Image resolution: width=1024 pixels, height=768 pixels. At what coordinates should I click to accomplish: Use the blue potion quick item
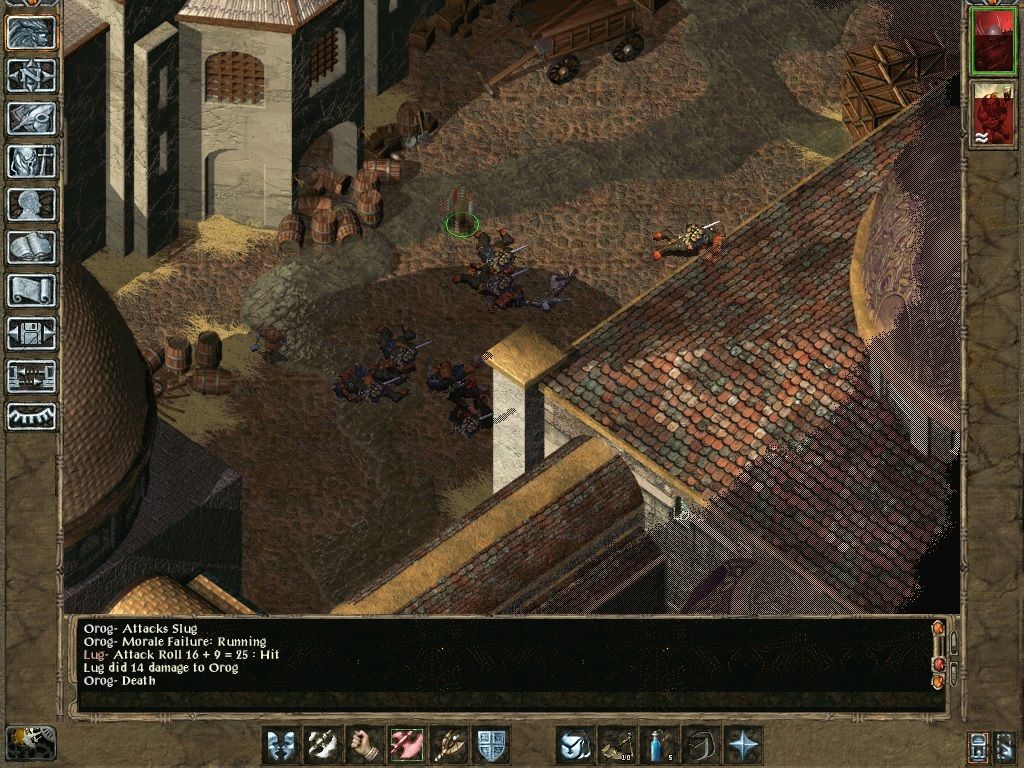click(658, 744)
